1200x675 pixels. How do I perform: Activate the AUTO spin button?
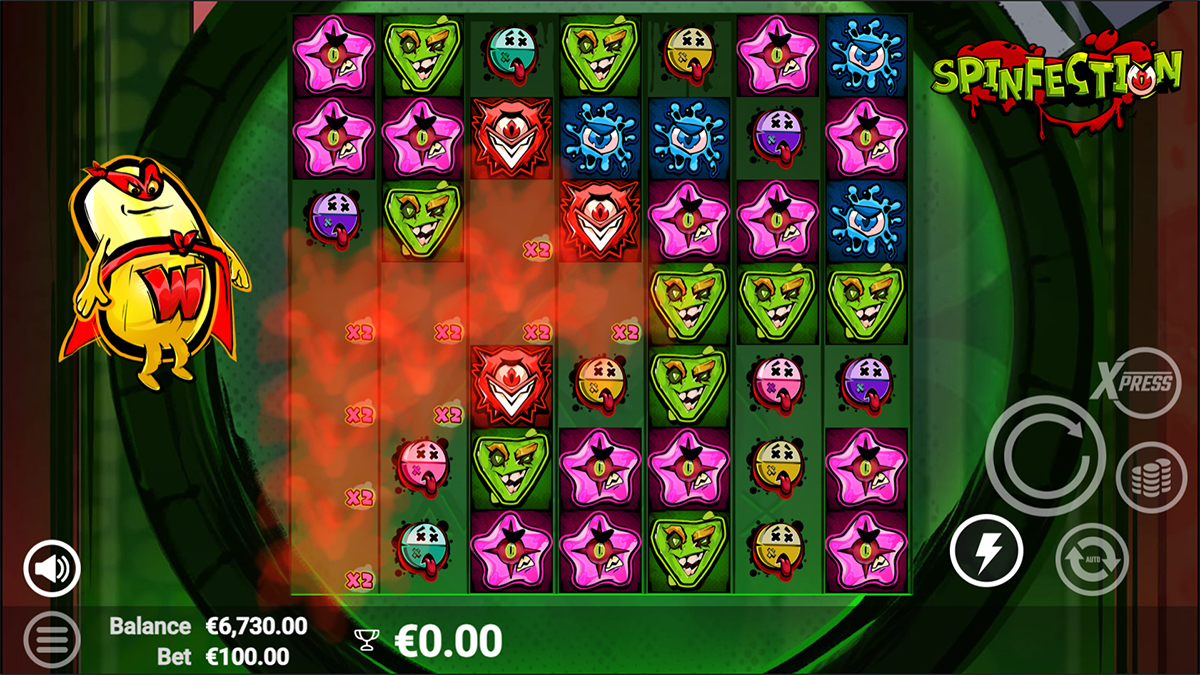pyautogui.click(x=1091, y=559)
